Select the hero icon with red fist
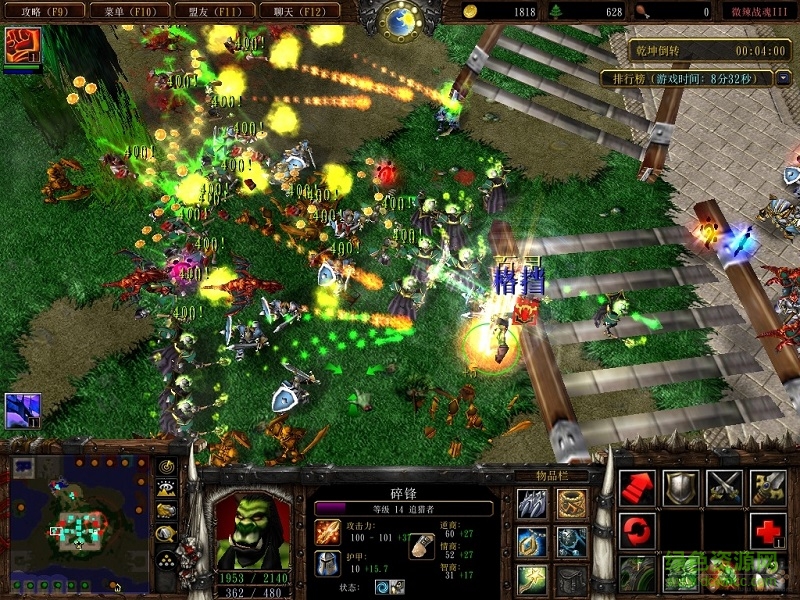The image size is (800, 600). pos(20,44)
